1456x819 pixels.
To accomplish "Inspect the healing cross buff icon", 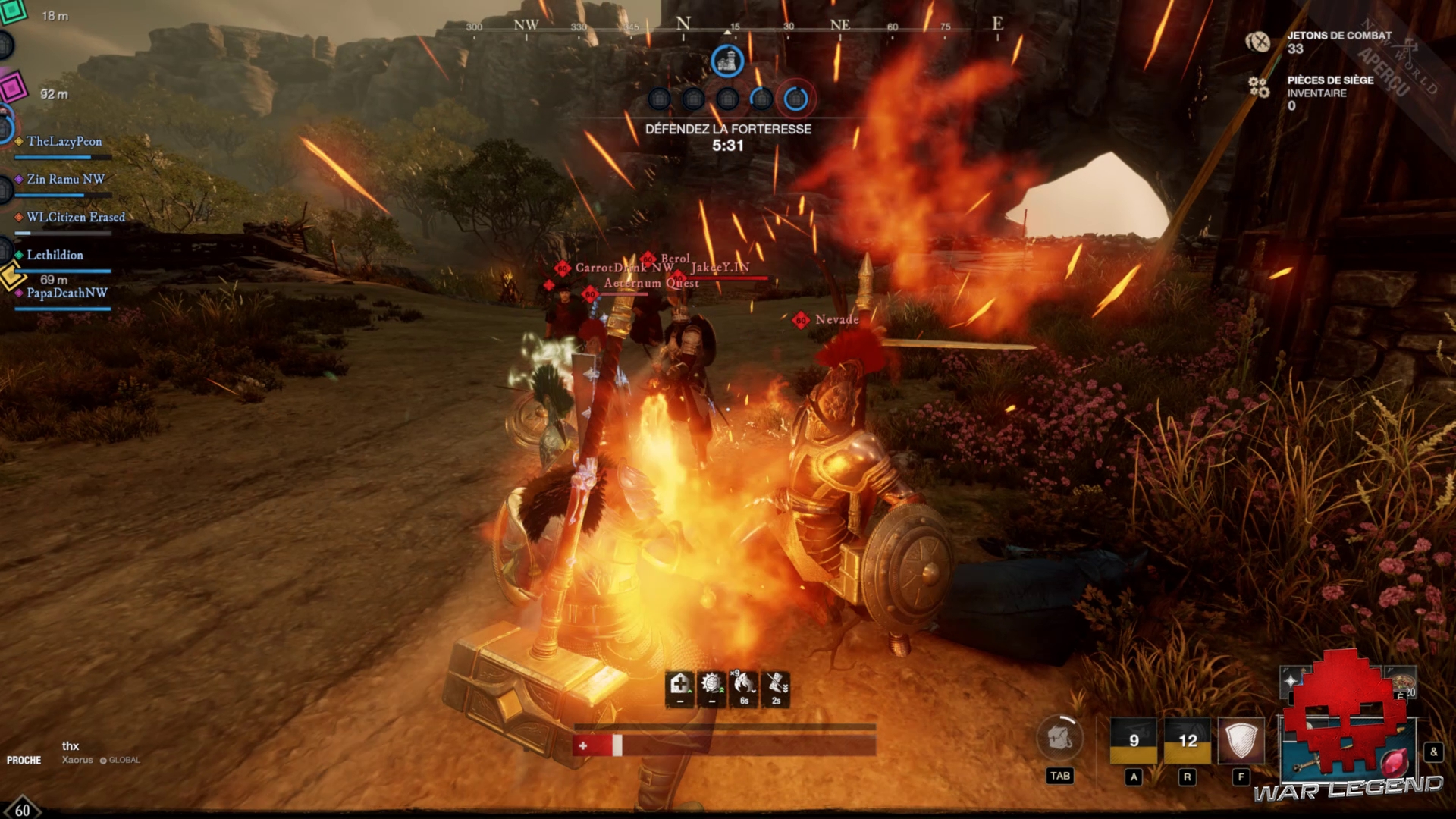I will 679,686.
